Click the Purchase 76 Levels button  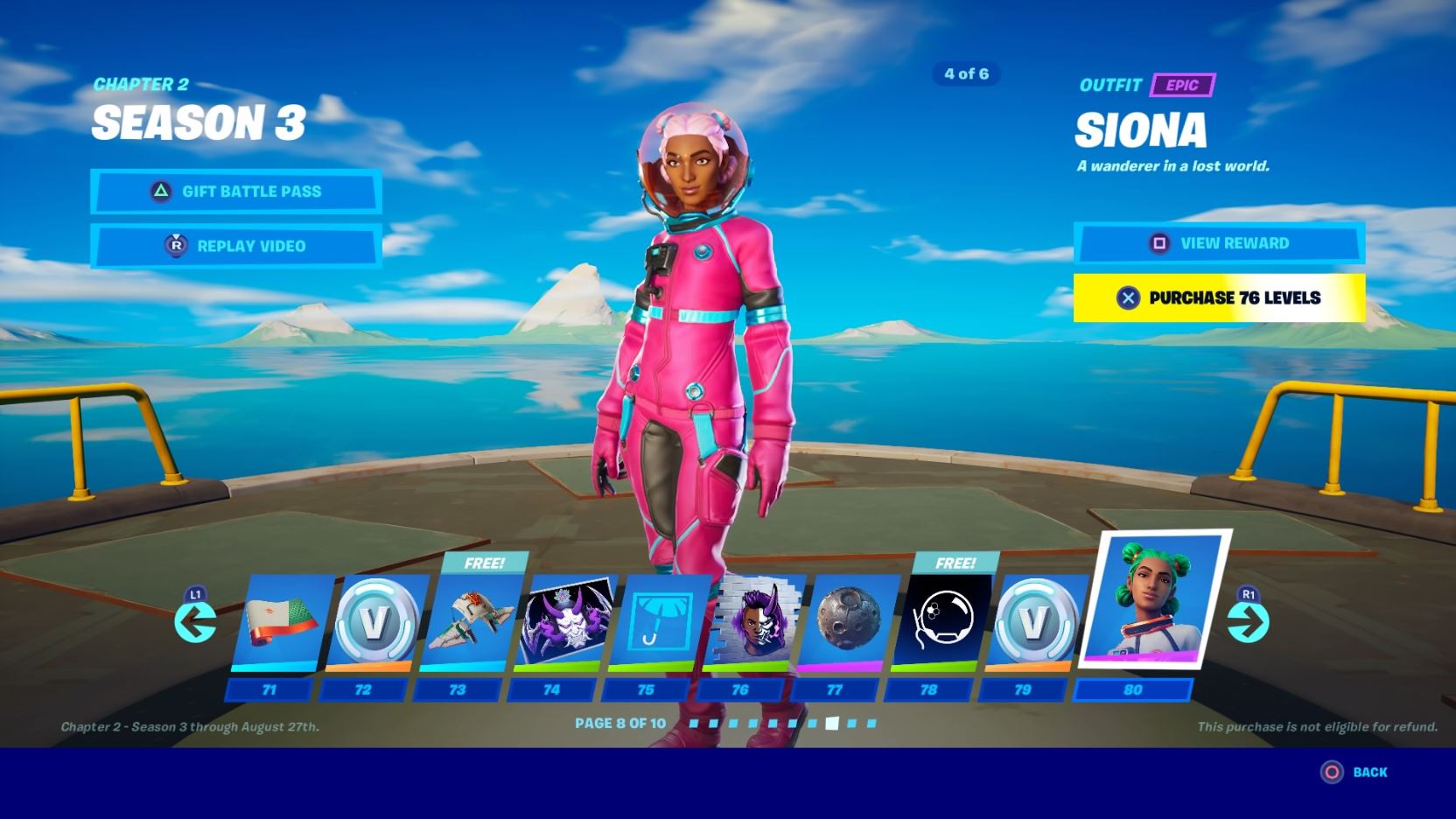pos(1221,297)
